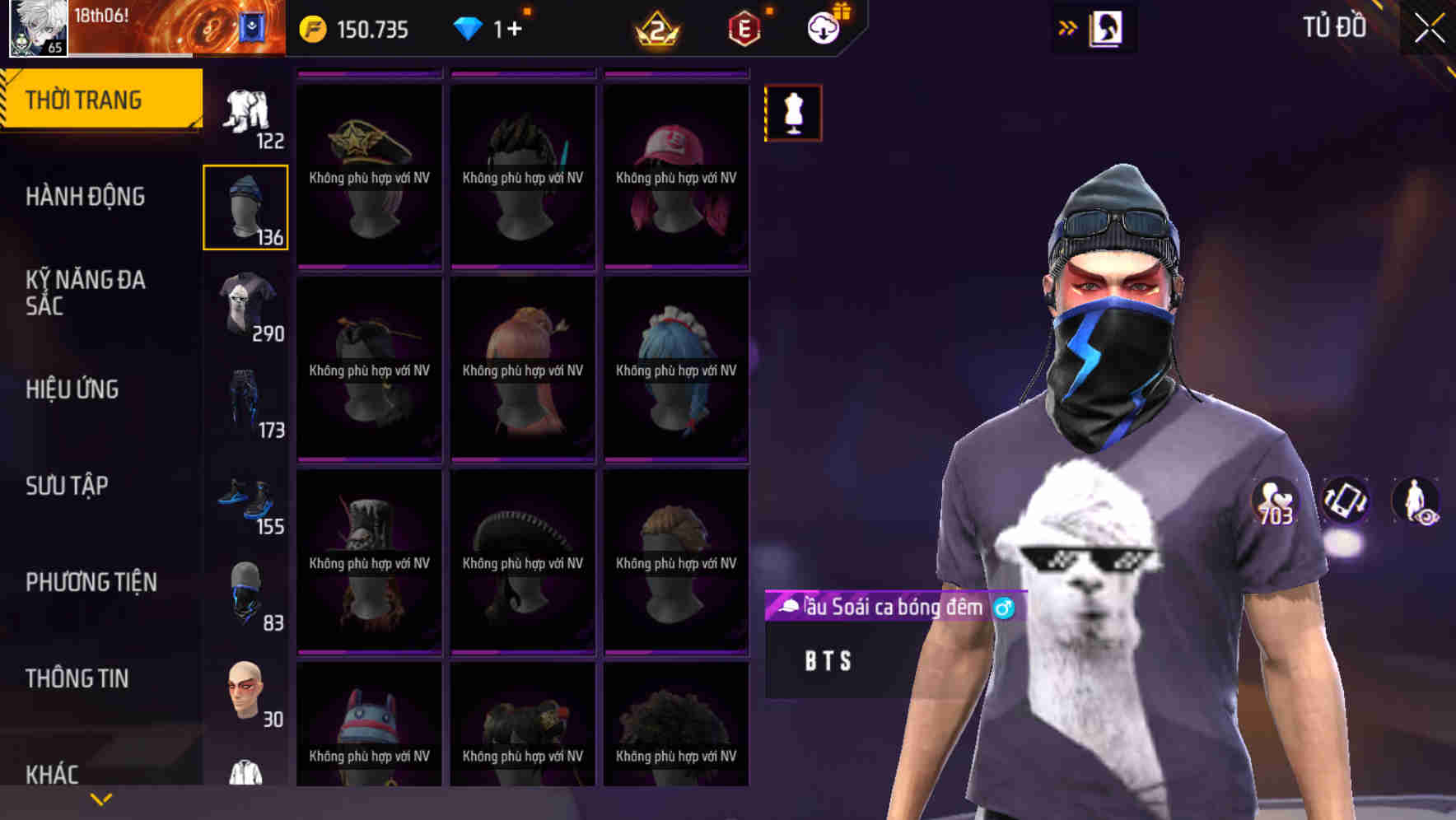The height and width of the screenshot is (820, 1456).
Task: Click the rotate device icon beside the character
Action: [1344, 501]
